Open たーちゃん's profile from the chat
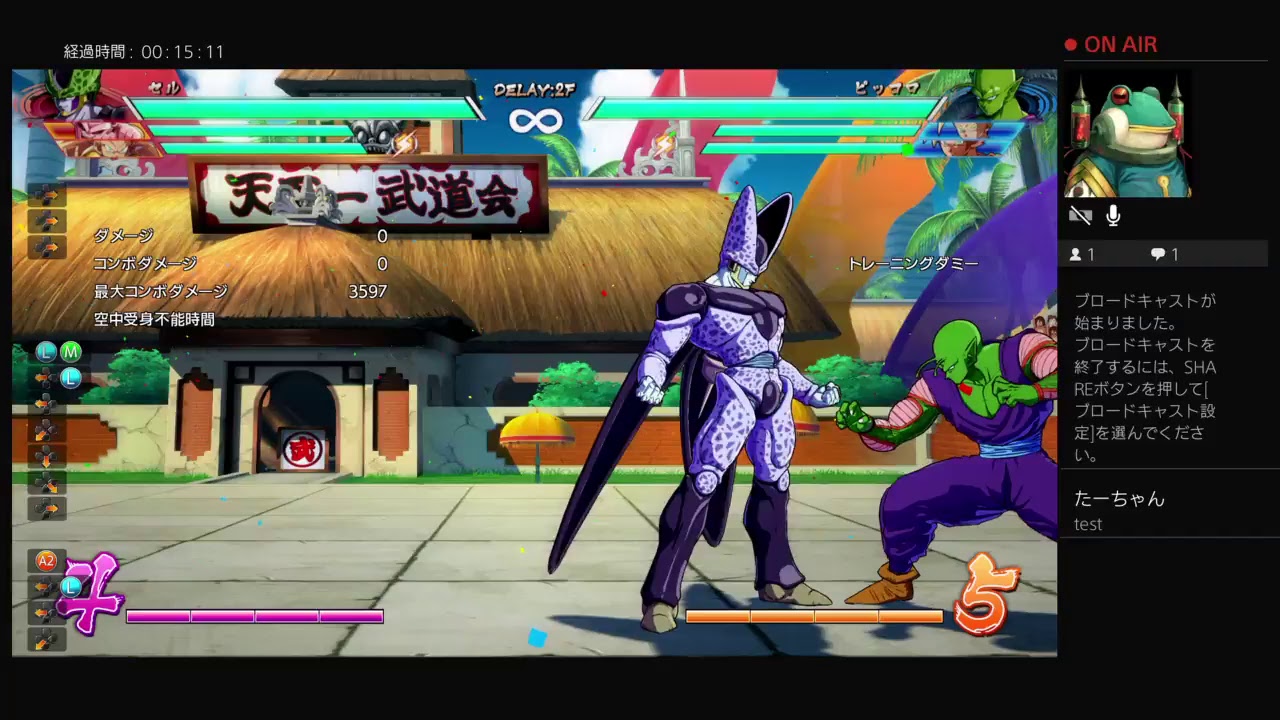 (1120, 499)
